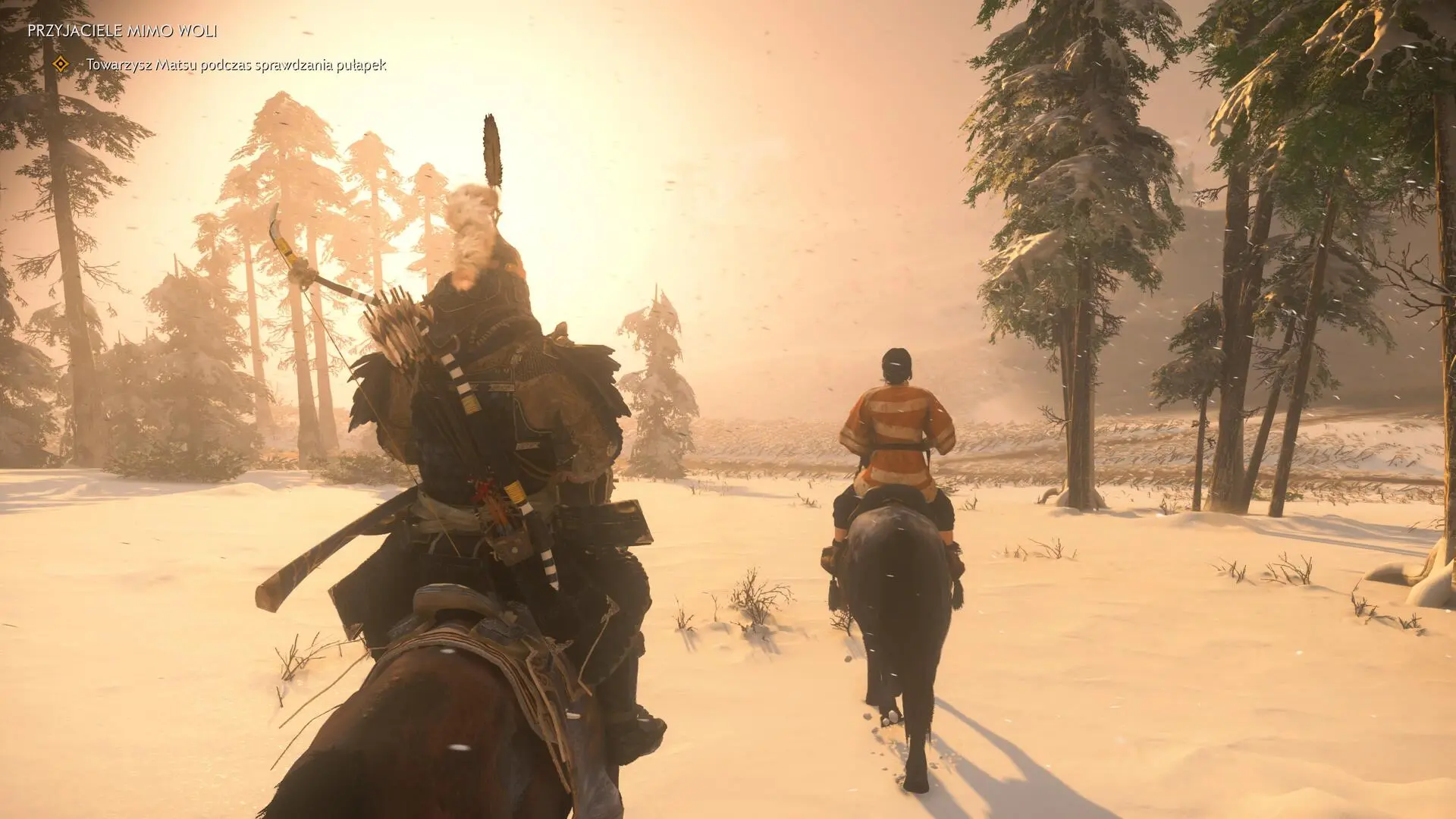
Task: Click the gold diamond objective marker icon
Action: coord(59,64)
